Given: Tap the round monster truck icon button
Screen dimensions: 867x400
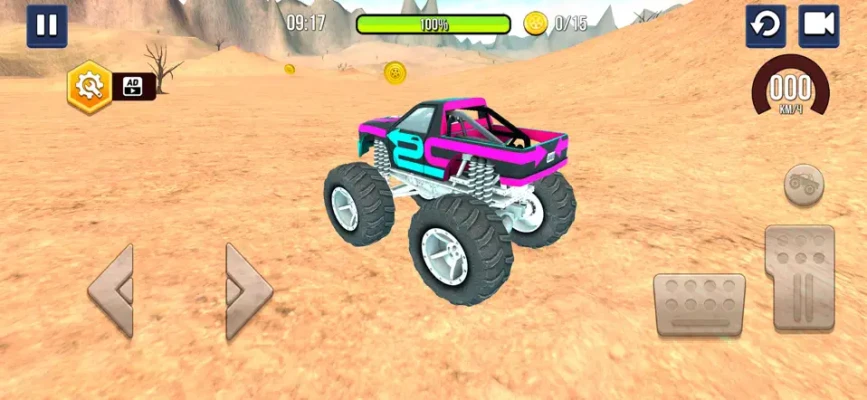Looking at the screenshot, I should pyautogui.click(x=803, y=184).
